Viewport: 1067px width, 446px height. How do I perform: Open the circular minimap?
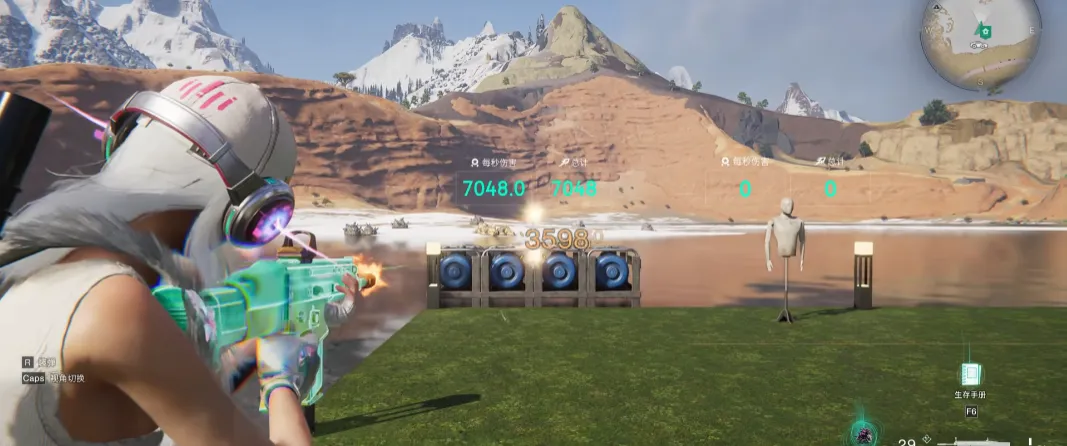pos(980,44)
